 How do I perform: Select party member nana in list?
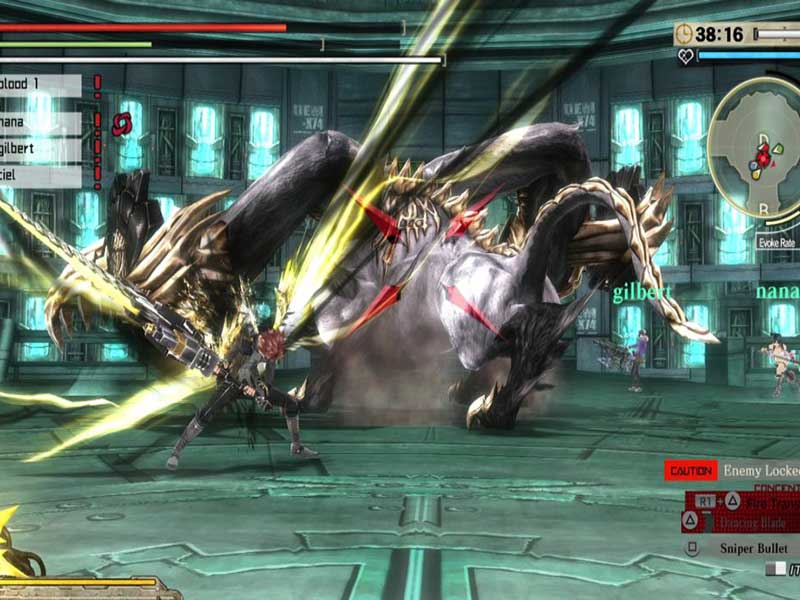pyautogui.click(x=38, y=120)
